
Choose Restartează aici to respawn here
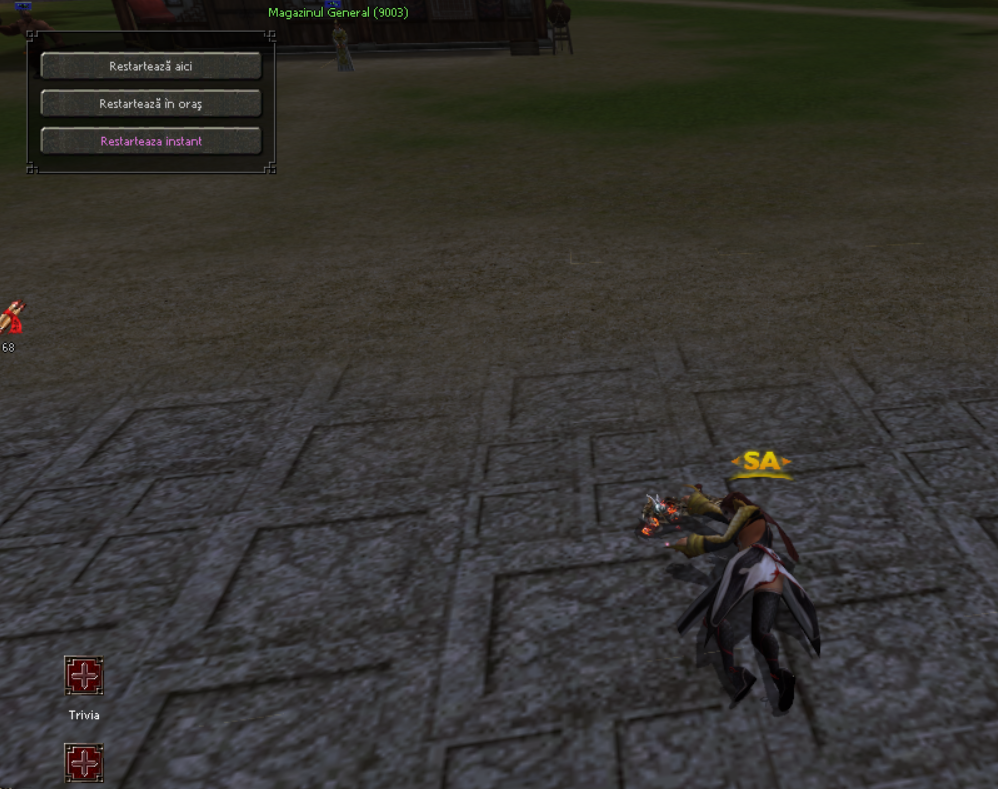coord(151,66)
